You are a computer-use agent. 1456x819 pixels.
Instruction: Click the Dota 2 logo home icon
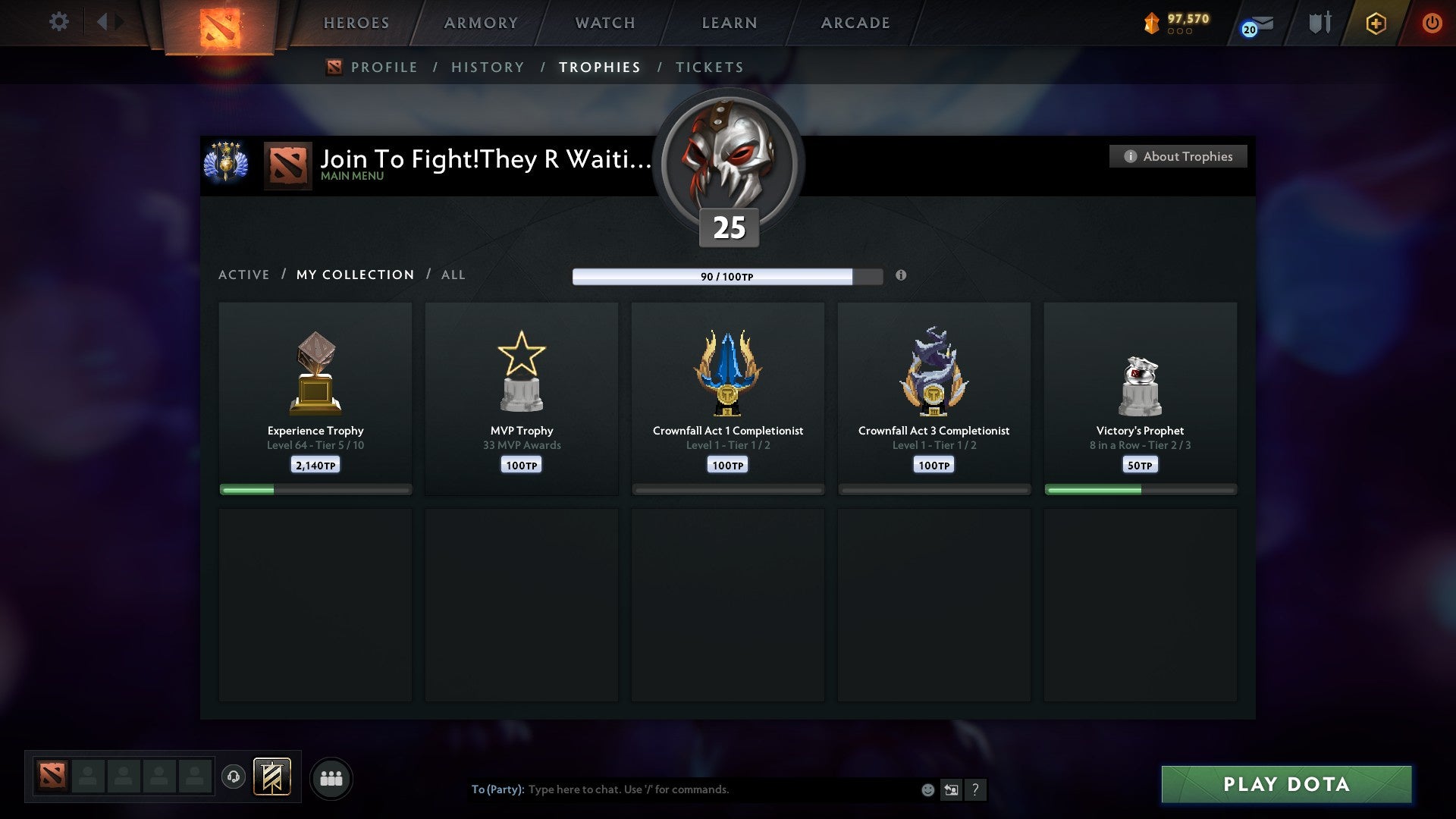coord(219,23)
